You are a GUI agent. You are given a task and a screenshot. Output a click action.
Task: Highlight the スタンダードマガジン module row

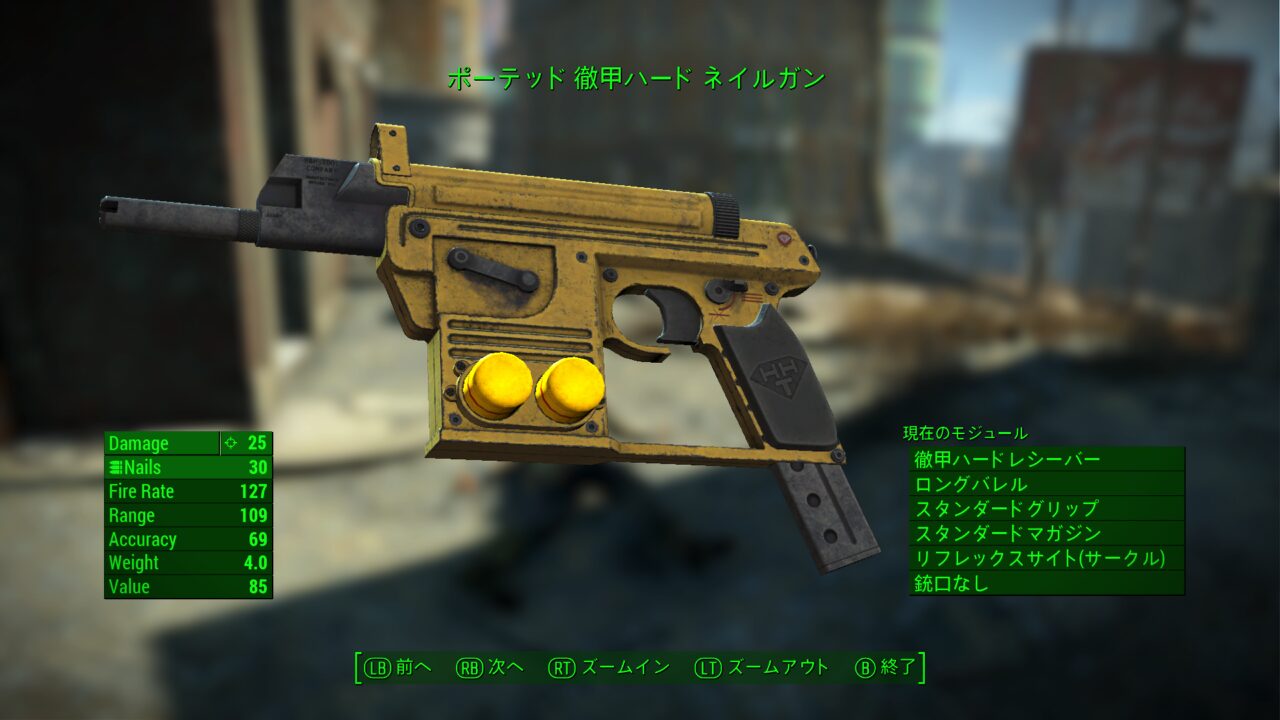point(1046,534)
